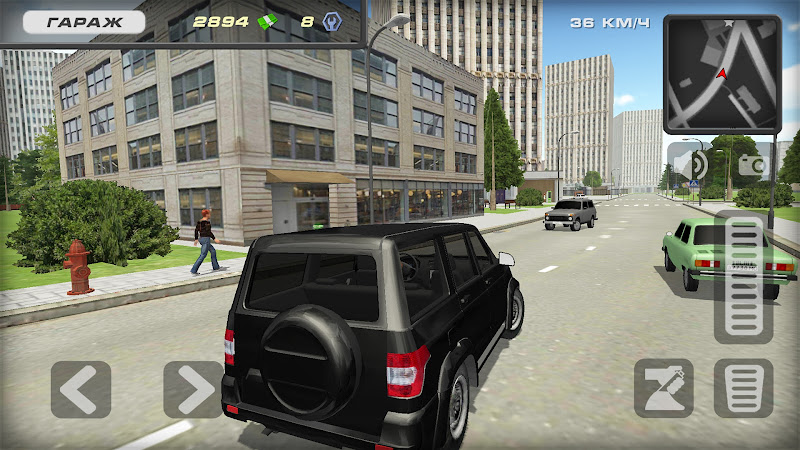Tap the tall gas pedal
800x450 pixels.
point(743,278)
